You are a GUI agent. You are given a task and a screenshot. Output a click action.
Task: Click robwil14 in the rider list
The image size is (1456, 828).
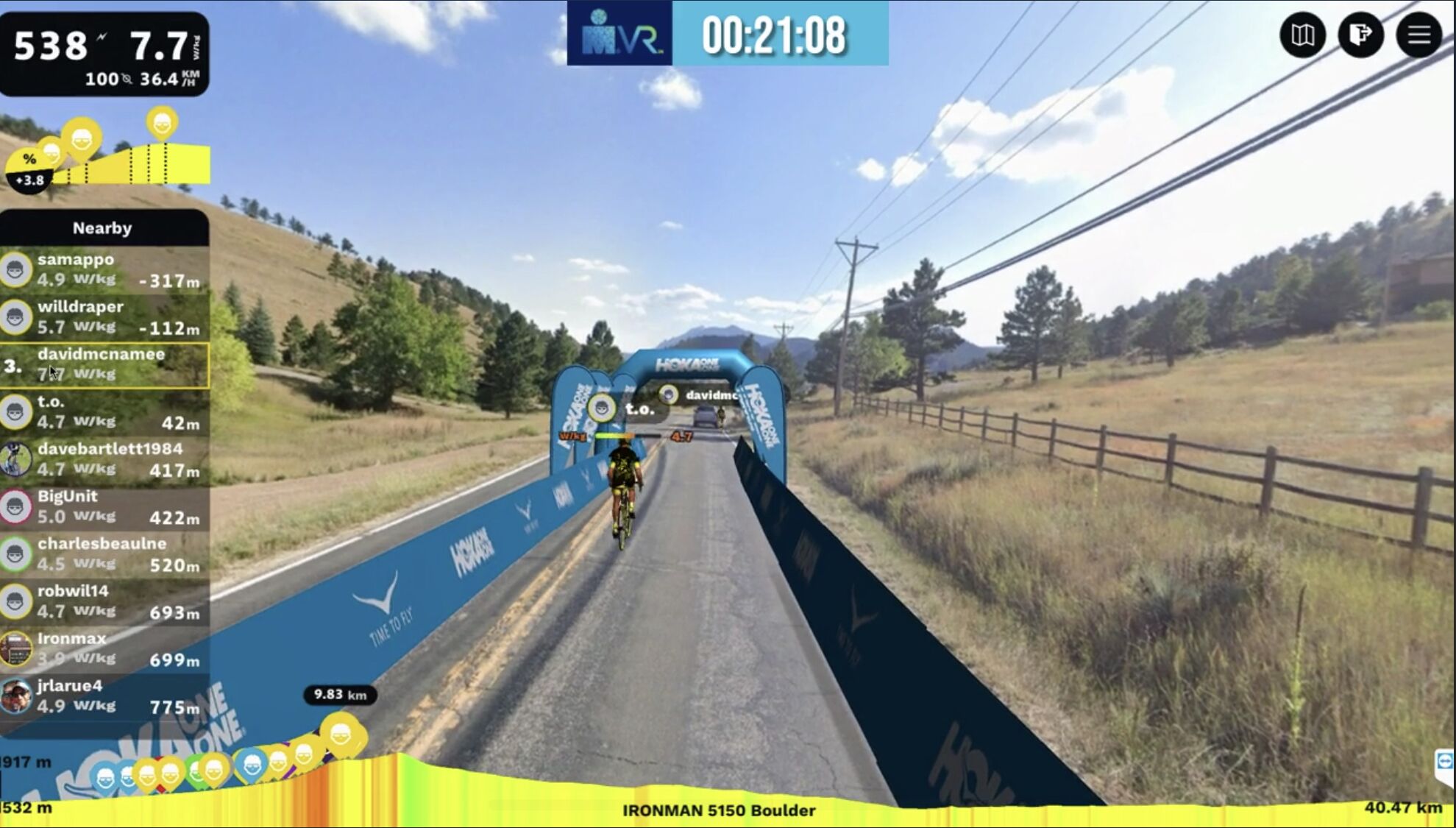[x=104, y=601]
